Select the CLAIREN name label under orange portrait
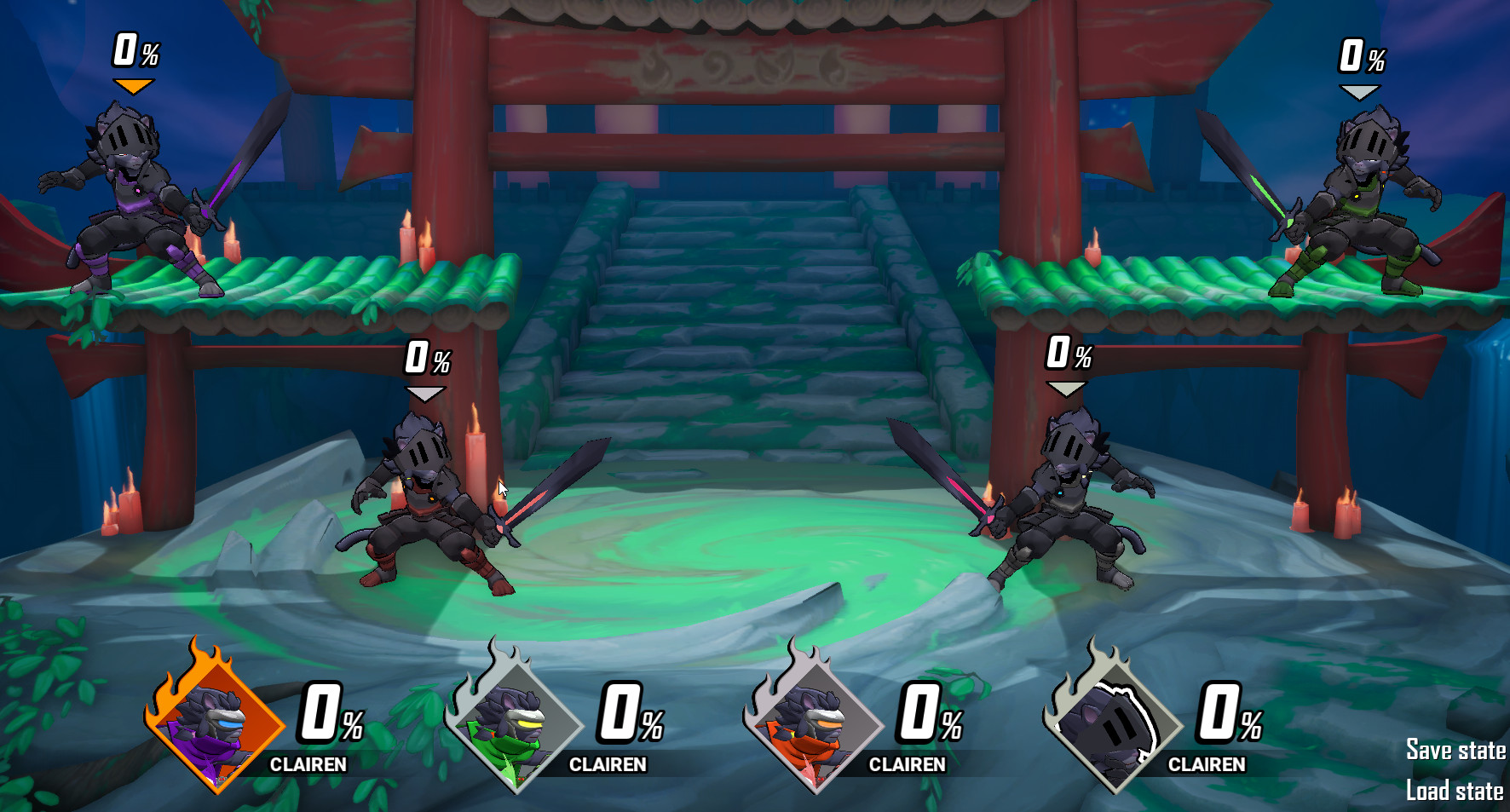This screenshot has height=812, width=1510. [x=307, y=765]
